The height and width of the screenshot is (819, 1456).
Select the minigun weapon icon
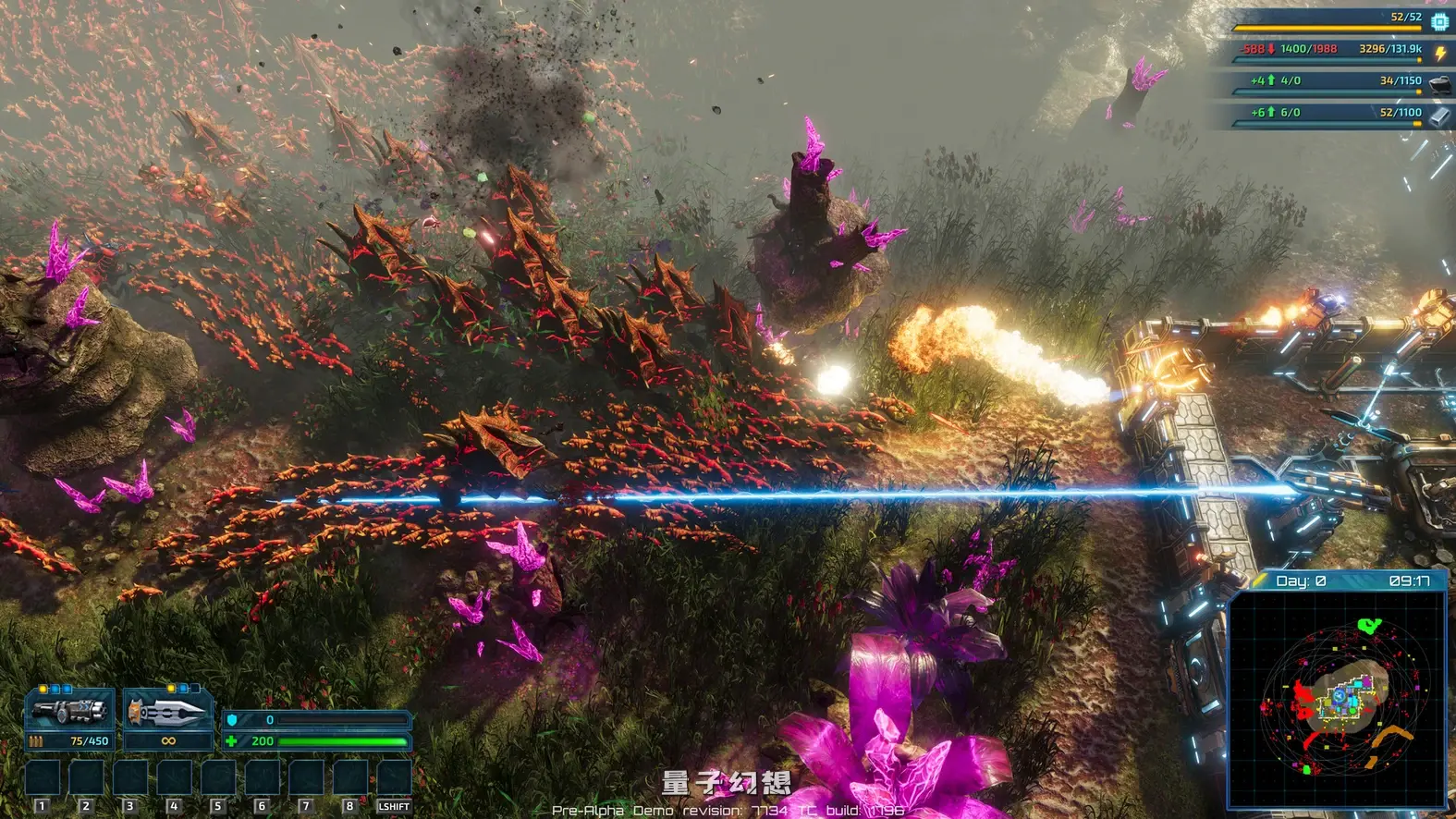coord(66,710)
